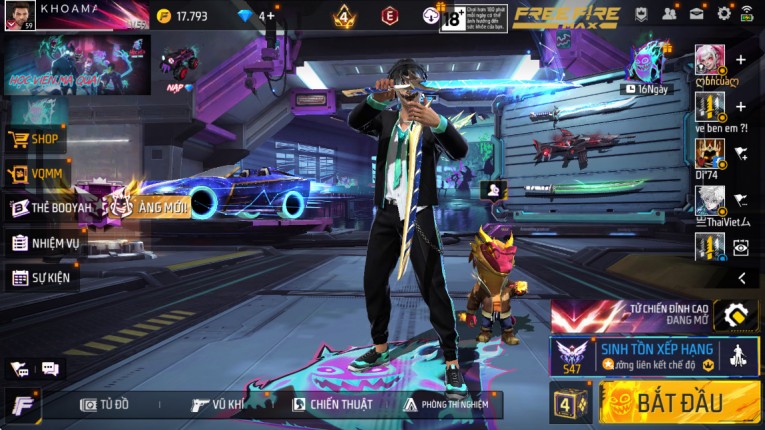Switch to the Vũ Khí weapons tab
Image resolution: width=765 pixels, height=430 pixels.
tap(218, 404)
